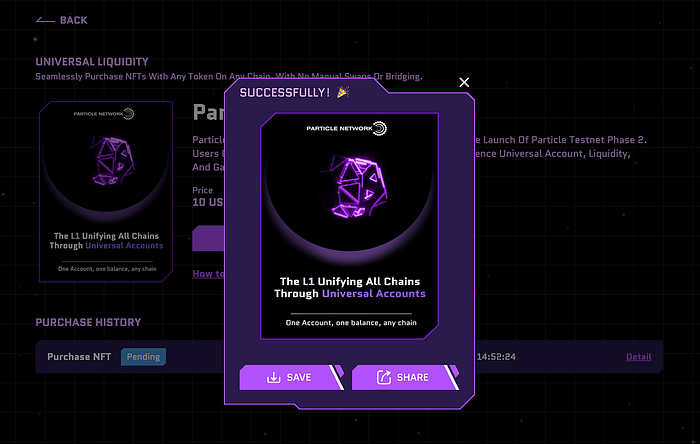Screen dimensions: 700x444
Task: Close the Successfully popup with the X
Action: [464, 82]
